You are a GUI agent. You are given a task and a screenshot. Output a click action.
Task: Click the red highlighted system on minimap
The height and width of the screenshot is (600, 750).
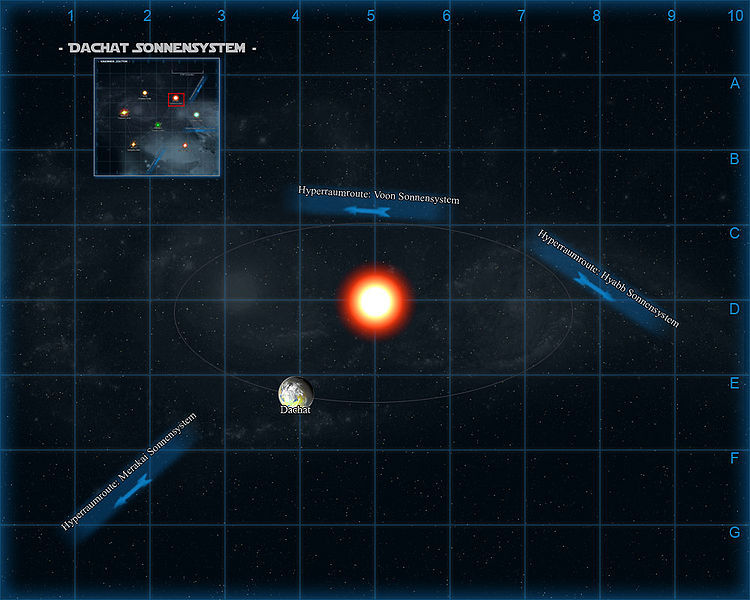click(177, 99)
